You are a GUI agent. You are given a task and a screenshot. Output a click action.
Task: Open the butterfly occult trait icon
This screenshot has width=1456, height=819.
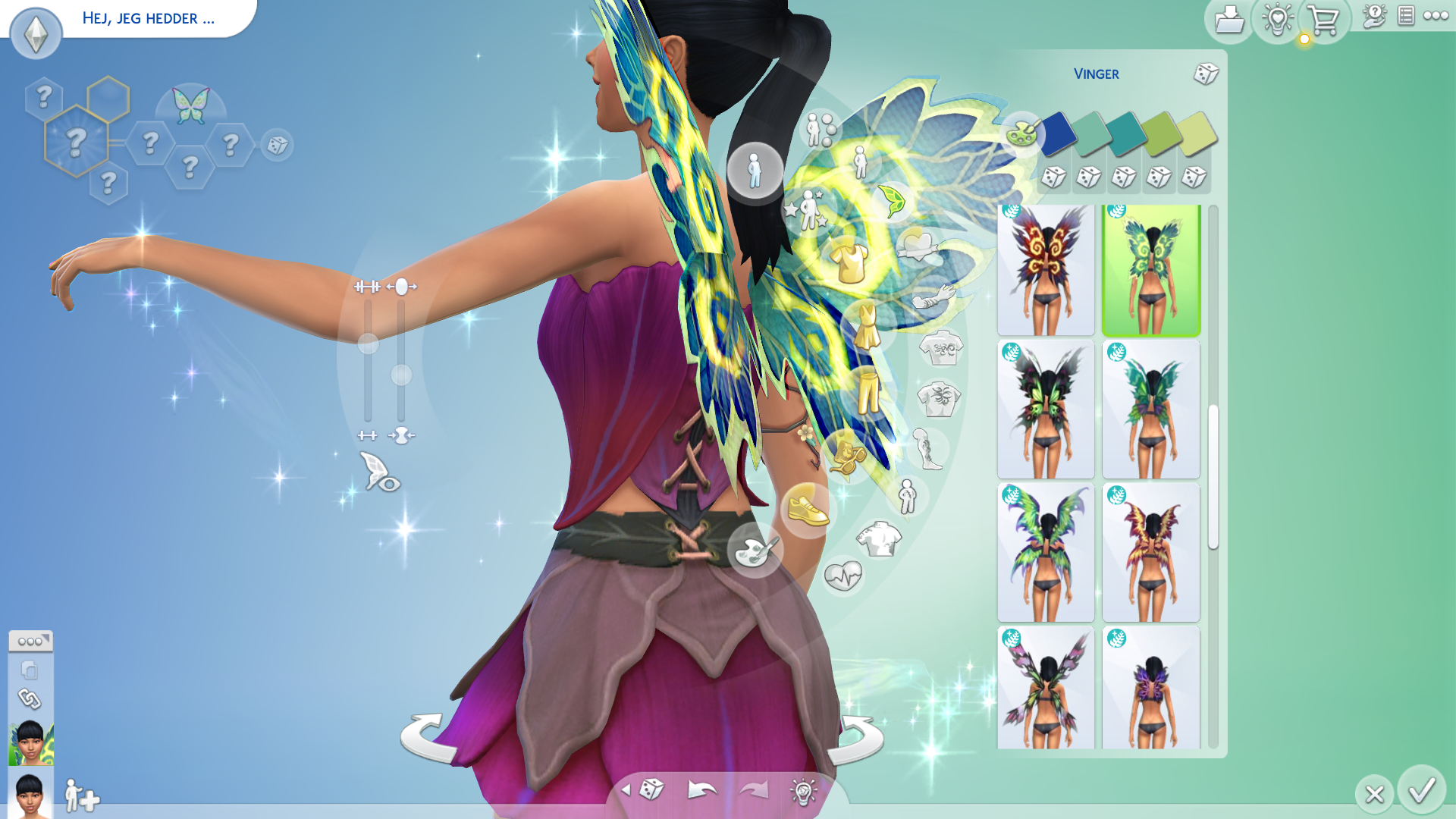pos(190,106)
